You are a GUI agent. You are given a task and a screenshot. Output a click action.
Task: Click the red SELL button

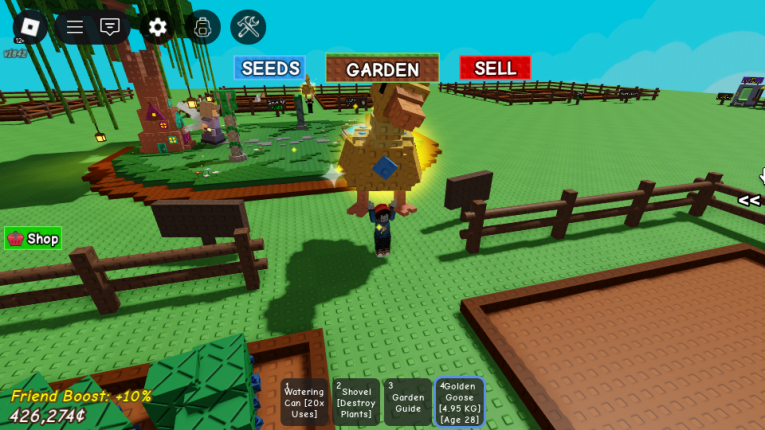(495, 68)
